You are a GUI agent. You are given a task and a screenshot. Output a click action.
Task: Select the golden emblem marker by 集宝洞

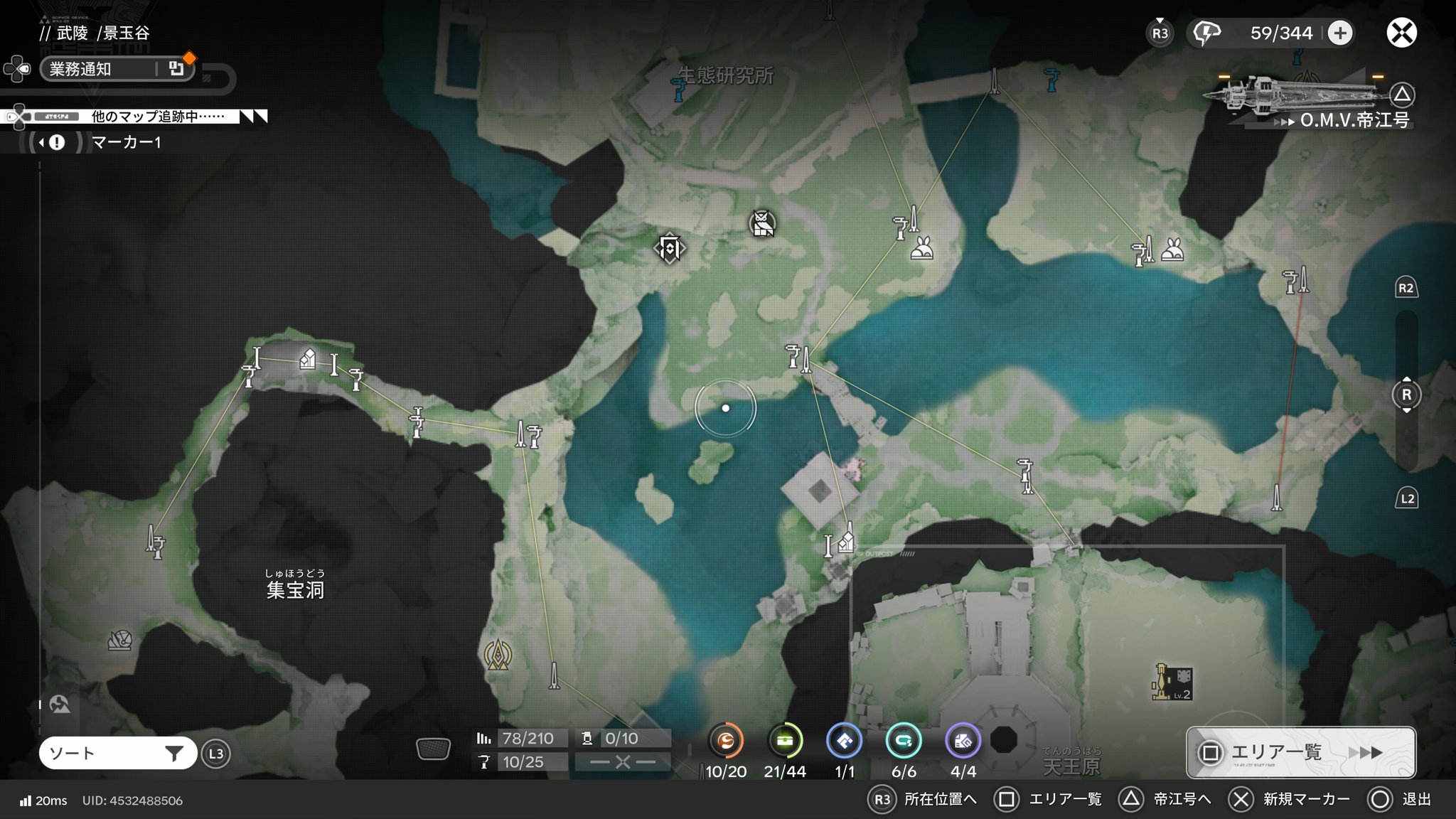pos(498,655)
